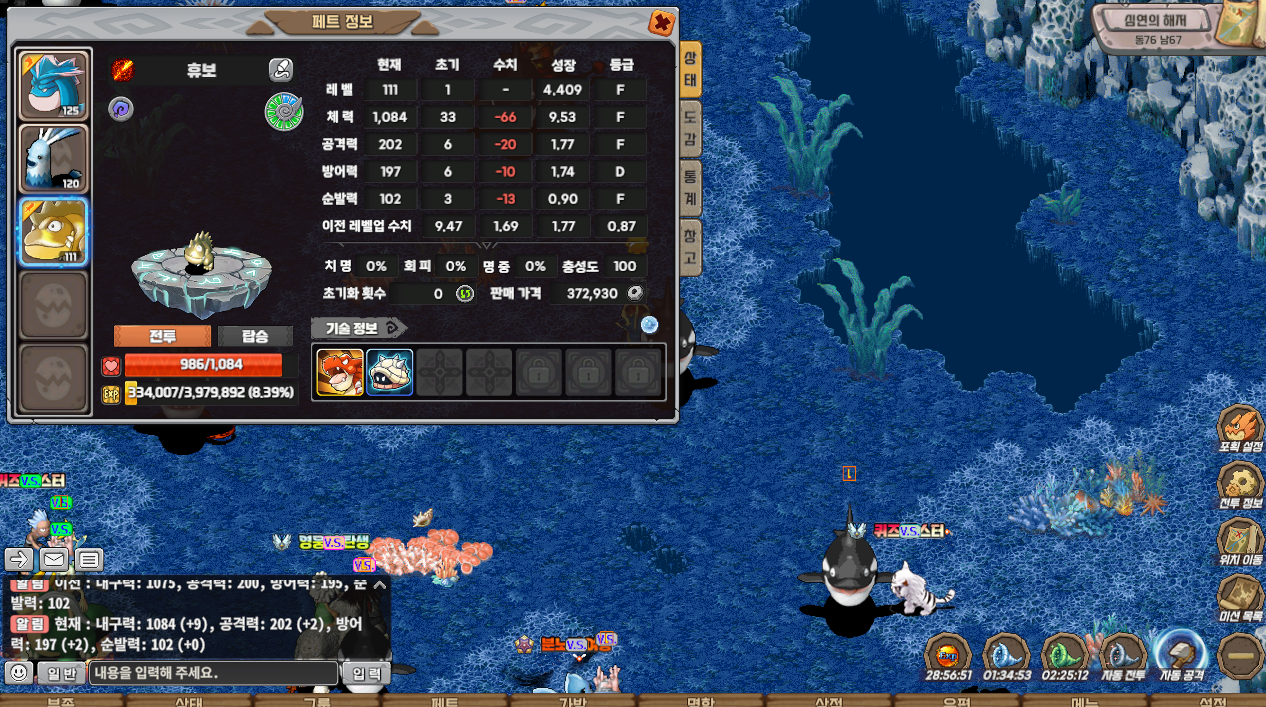Click the chat message input field
Screen dimensions: 1266x707
(x=213, y=673)
